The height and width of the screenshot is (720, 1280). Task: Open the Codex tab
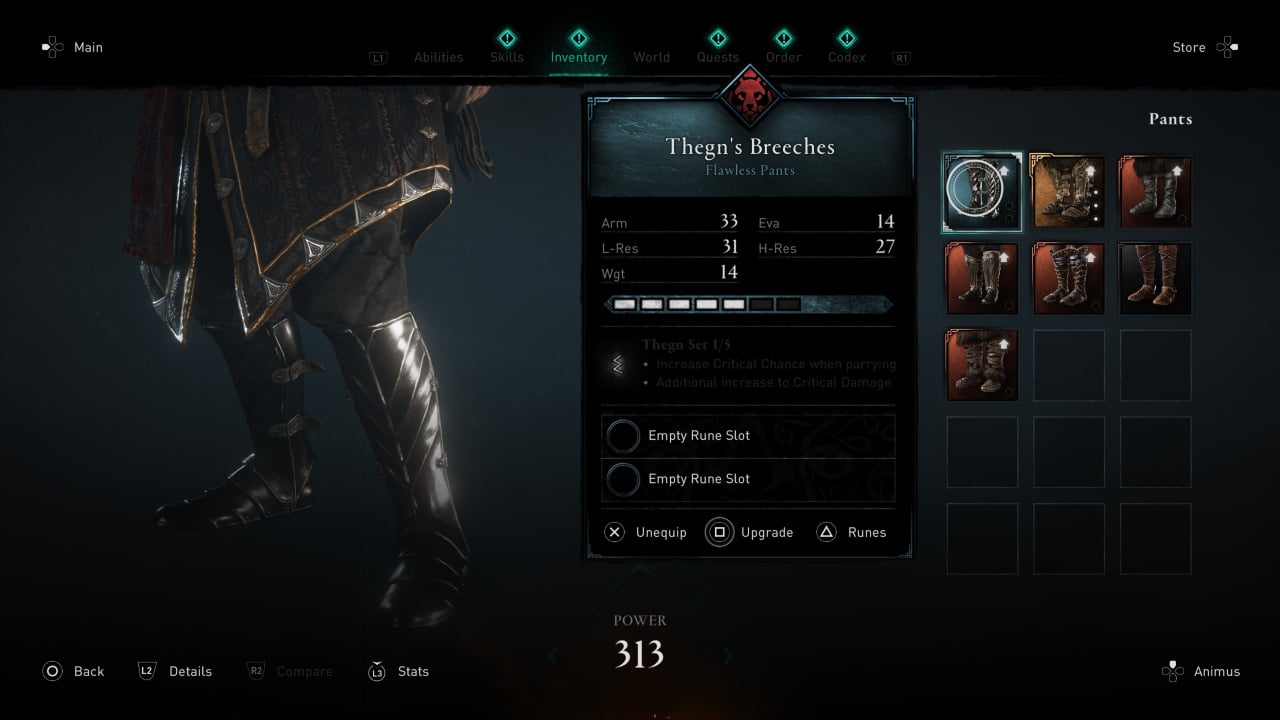pos(847,56)
